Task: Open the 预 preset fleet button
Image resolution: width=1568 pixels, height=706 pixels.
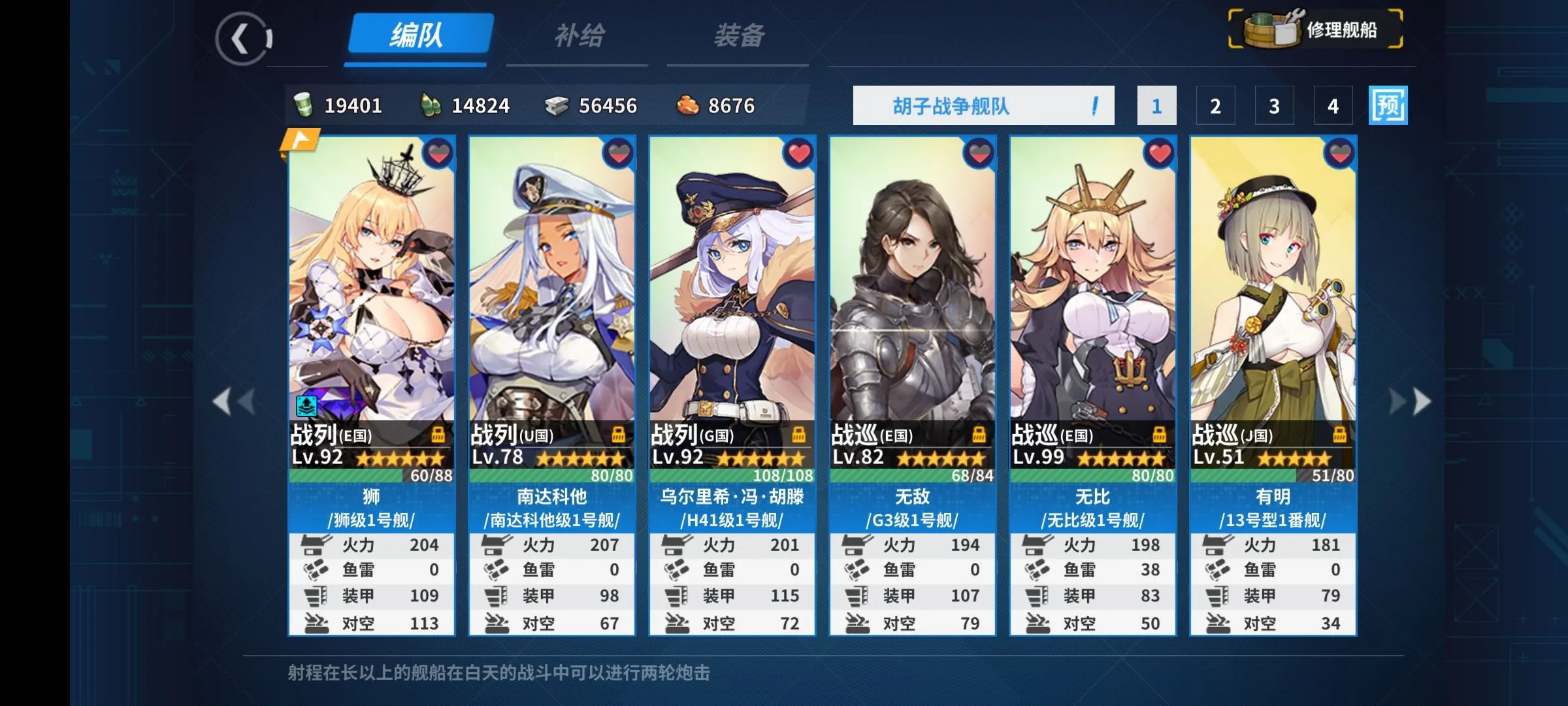Action: pos(1388,106)
